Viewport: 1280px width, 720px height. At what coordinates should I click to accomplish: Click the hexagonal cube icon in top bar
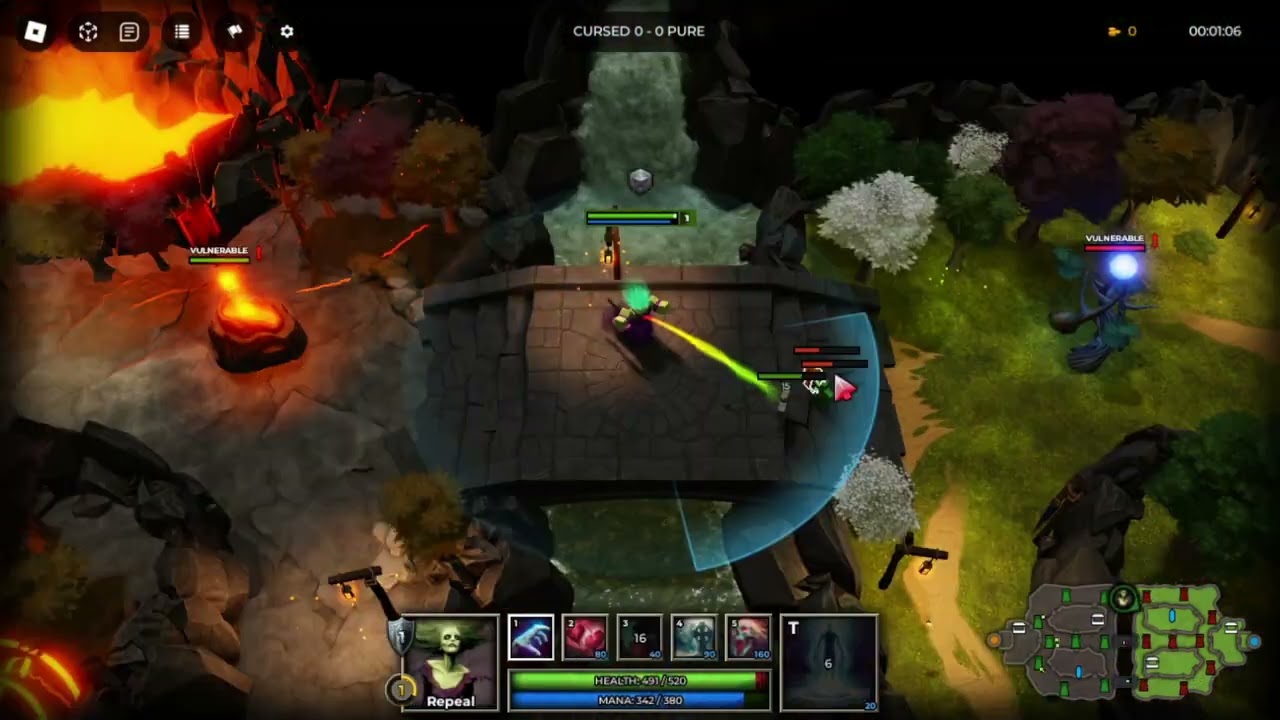(88, 32)
